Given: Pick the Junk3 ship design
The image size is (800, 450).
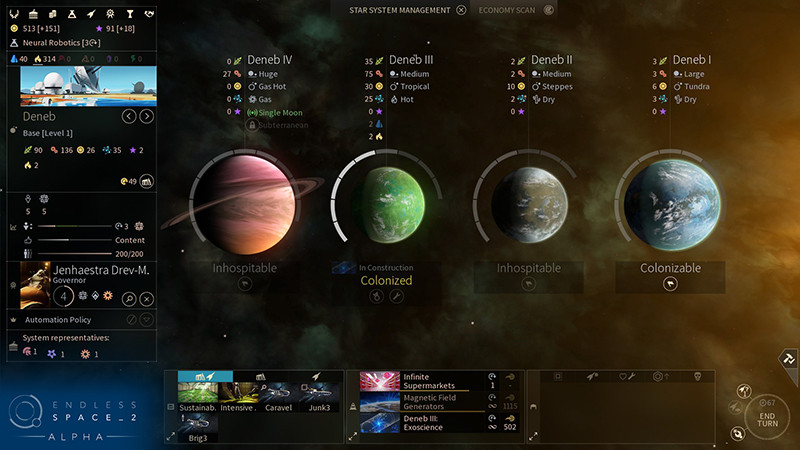Looking at the screenshot, I should click(x=319, y=396).
